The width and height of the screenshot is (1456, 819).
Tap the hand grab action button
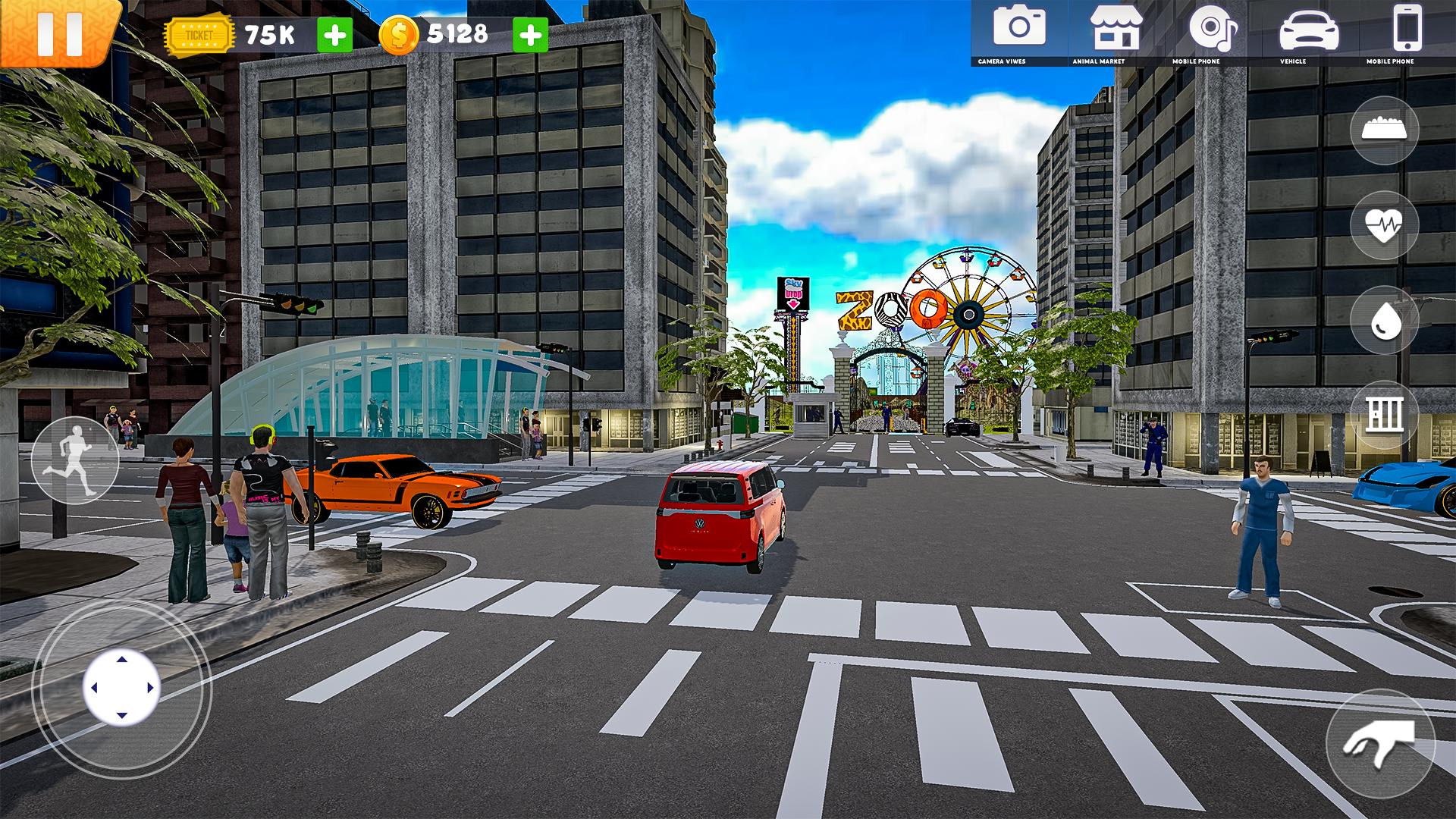coord(1380,743)
